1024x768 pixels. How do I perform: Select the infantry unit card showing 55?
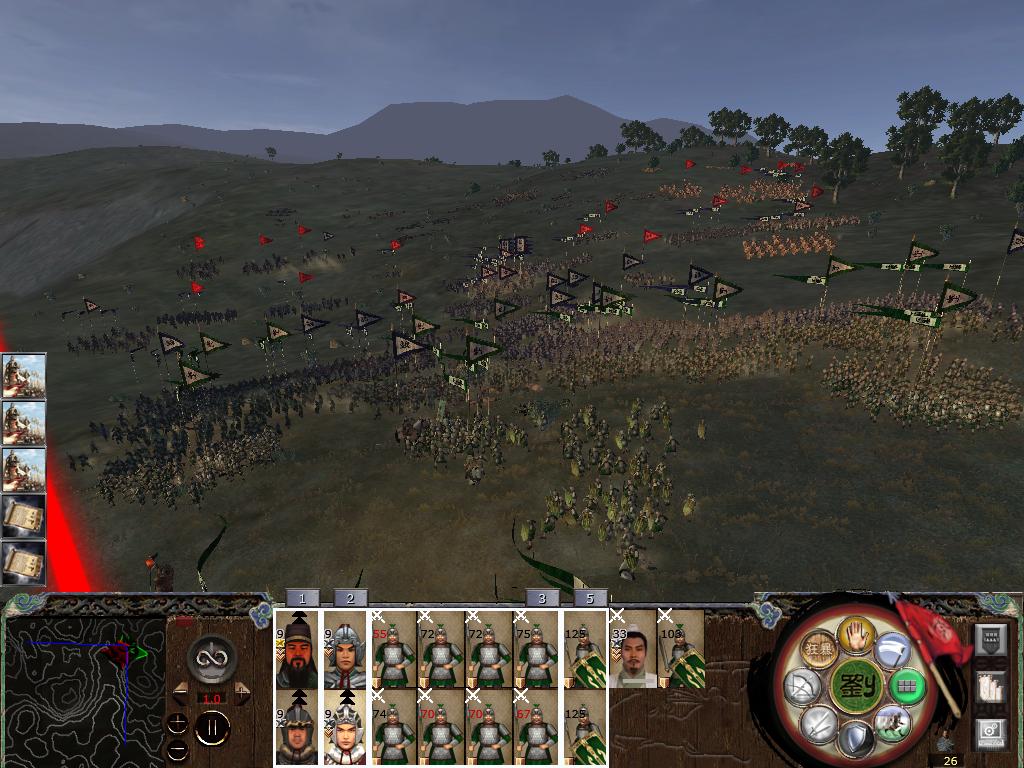click(x=394, y=650)
